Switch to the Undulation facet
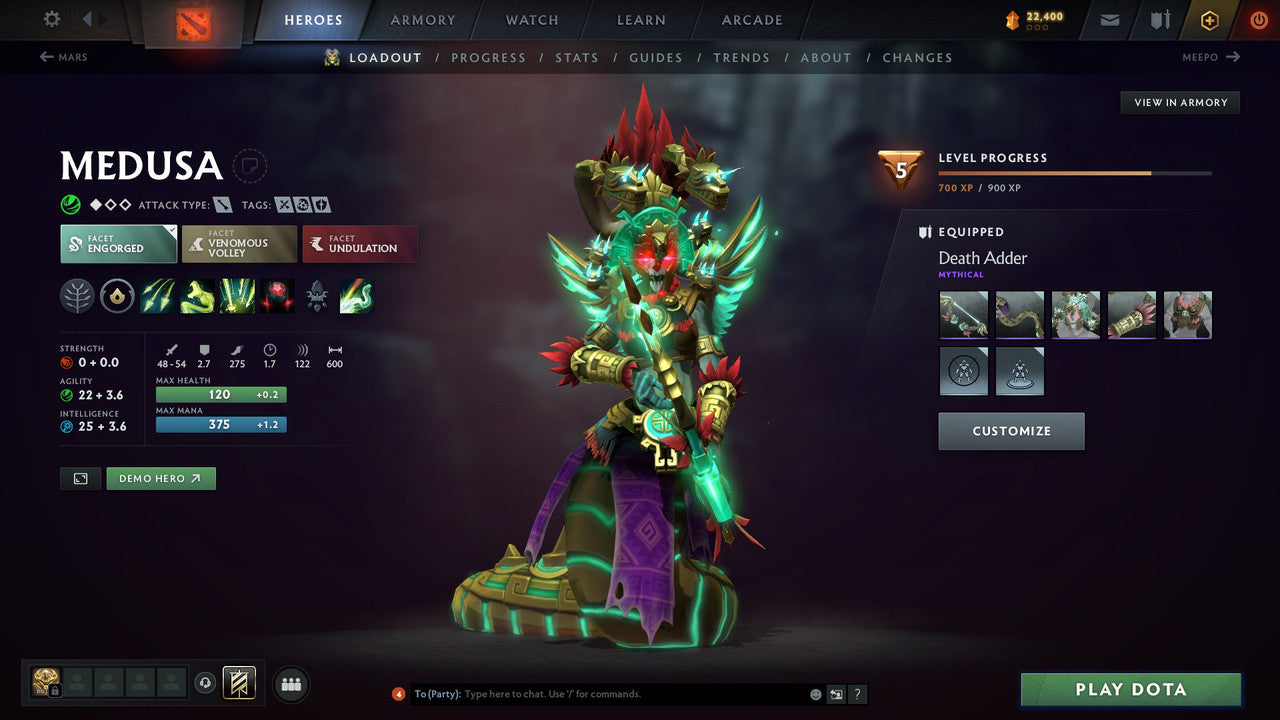Image resolution: width=1280 pixels, height=720 pixels. pyautogui.click(x=360, y=242)
